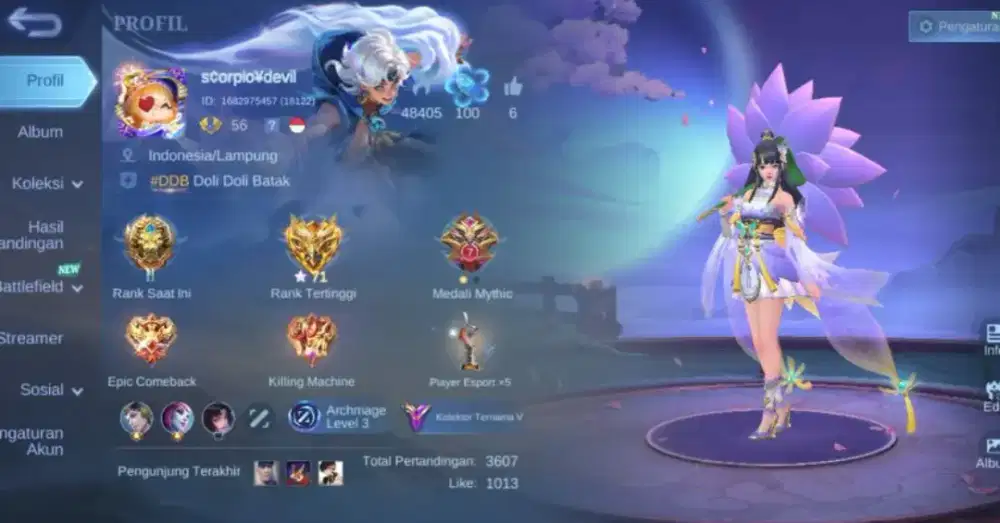This screenshot has width=1000, height=523.
Task: Select the Streamer tab
Action: coord(32,338)
